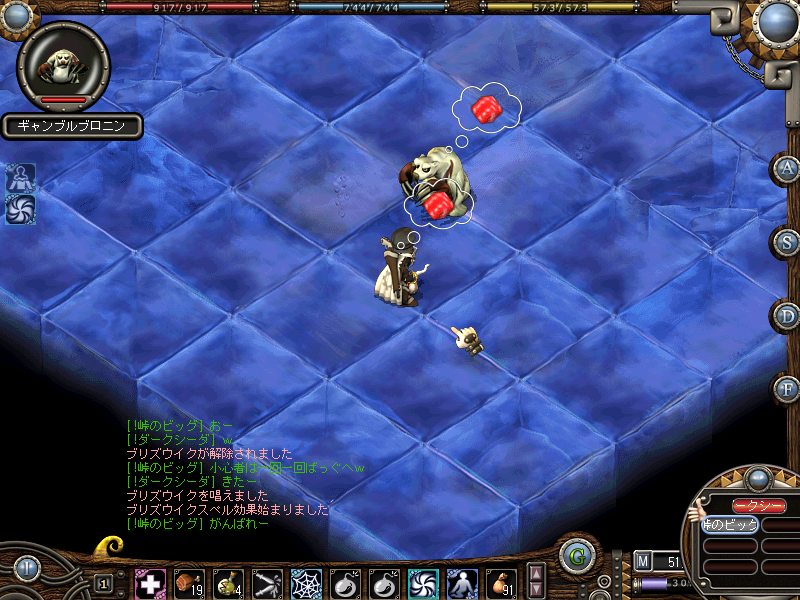The image size is (800, 600).
Task: Use the brown pouch item with 91 count
Action: pyautogui.click(x=500, y=583)
